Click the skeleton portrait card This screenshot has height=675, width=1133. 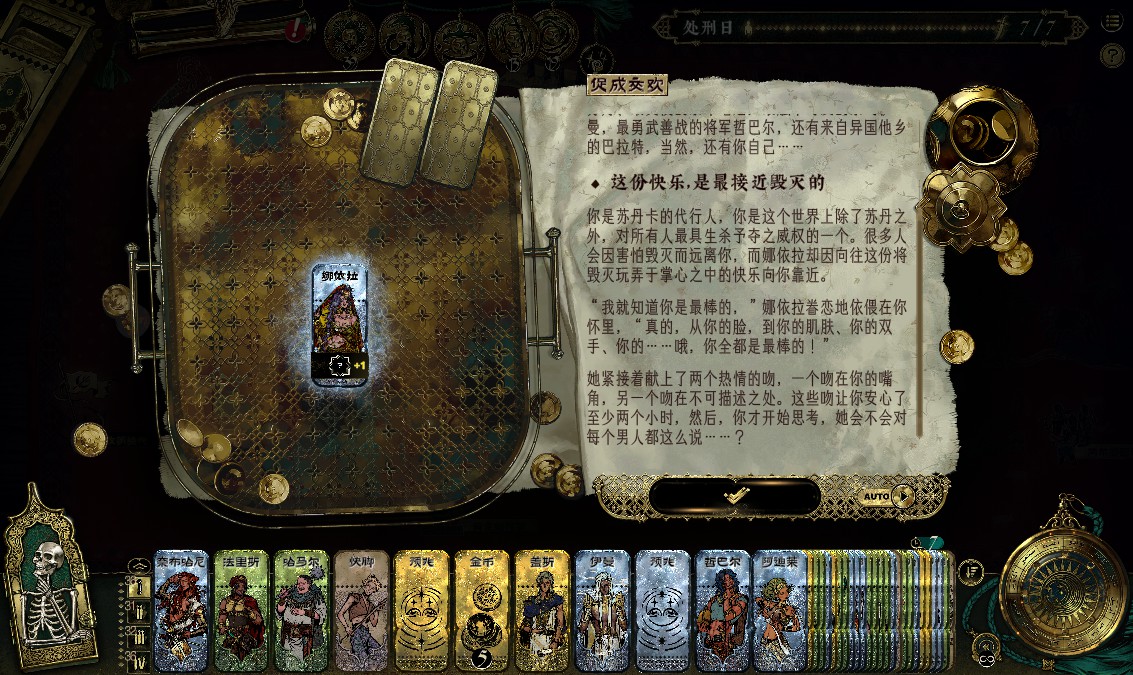49,583
